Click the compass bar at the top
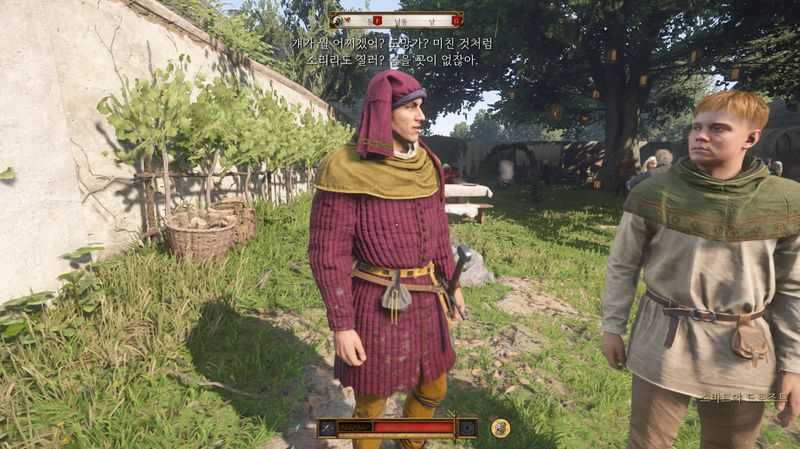Viewport: 800px width, 449px height. 397,20
